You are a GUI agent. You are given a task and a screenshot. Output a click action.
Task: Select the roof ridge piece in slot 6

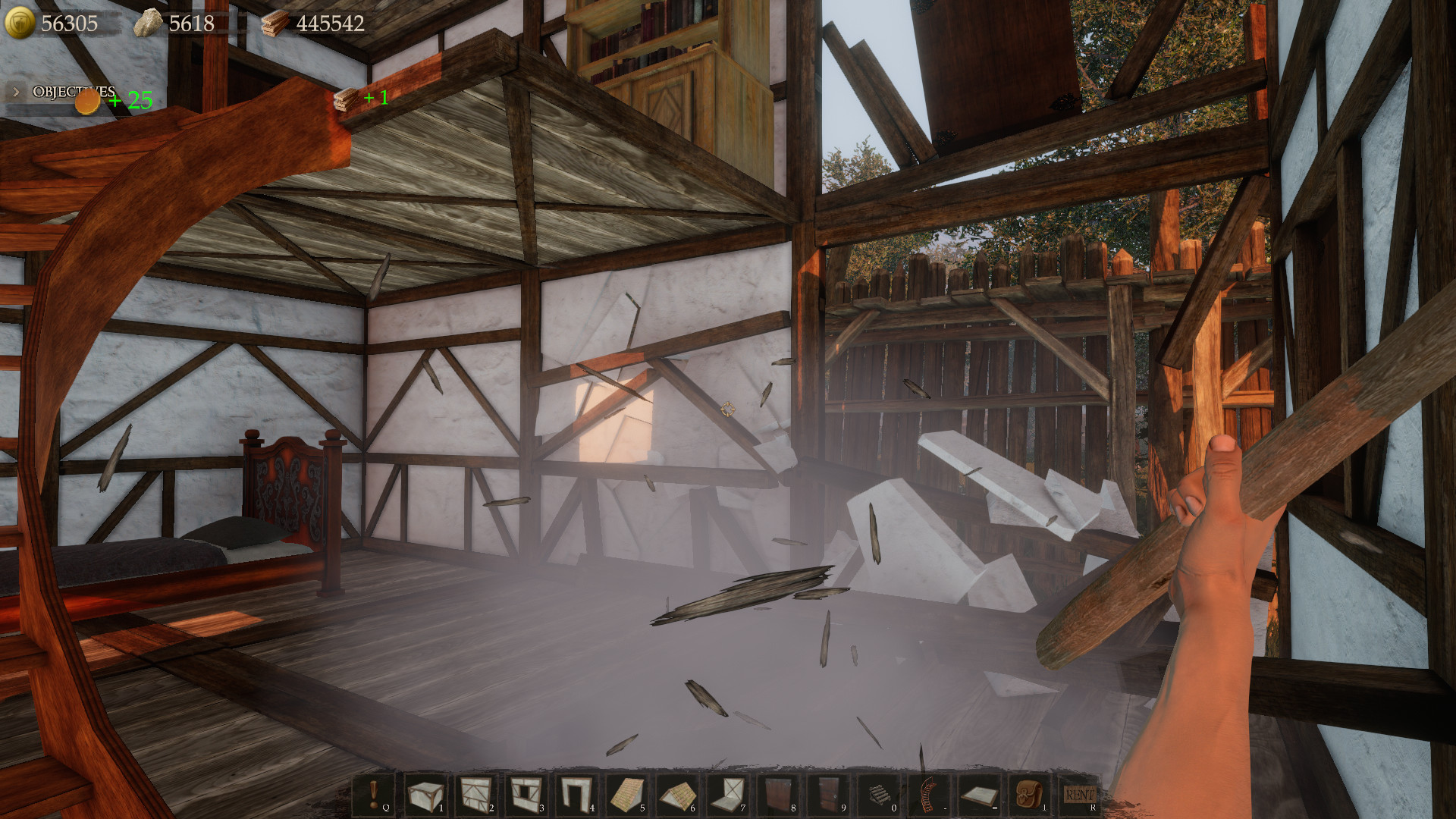click(677, 794)
